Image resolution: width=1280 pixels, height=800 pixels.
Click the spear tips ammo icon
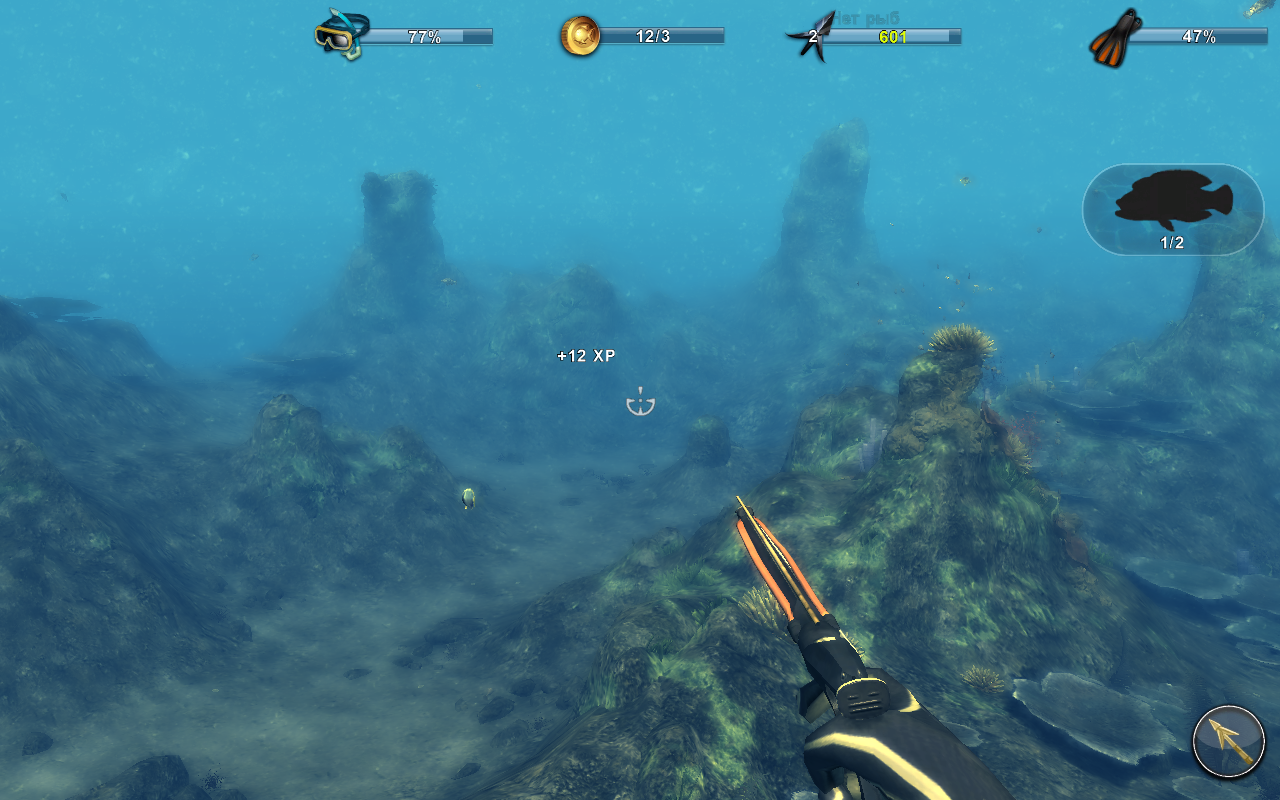pyautogui.click(x=812, y=37)
